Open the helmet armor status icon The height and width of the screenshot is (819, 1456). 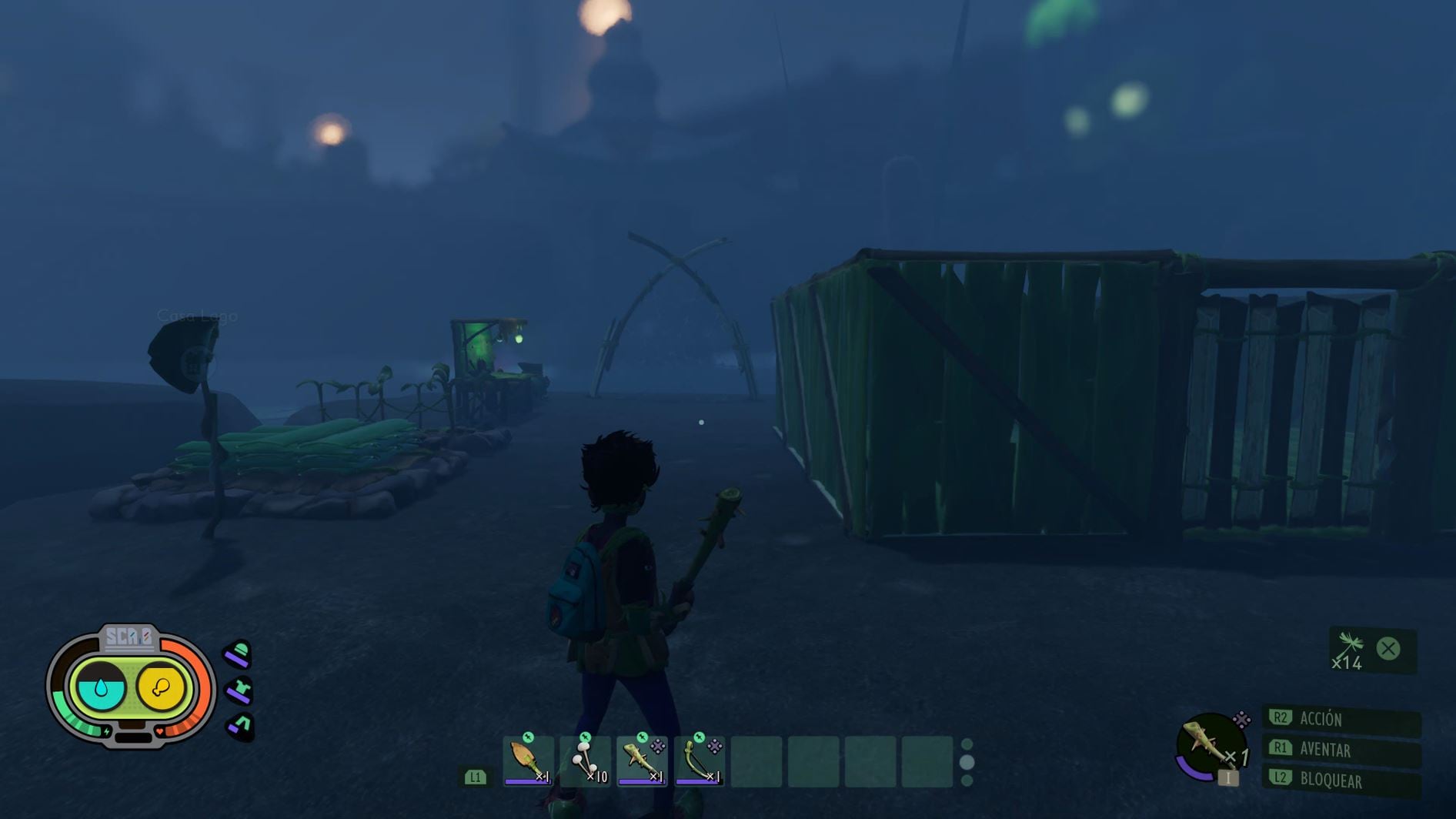click(239, 655)
